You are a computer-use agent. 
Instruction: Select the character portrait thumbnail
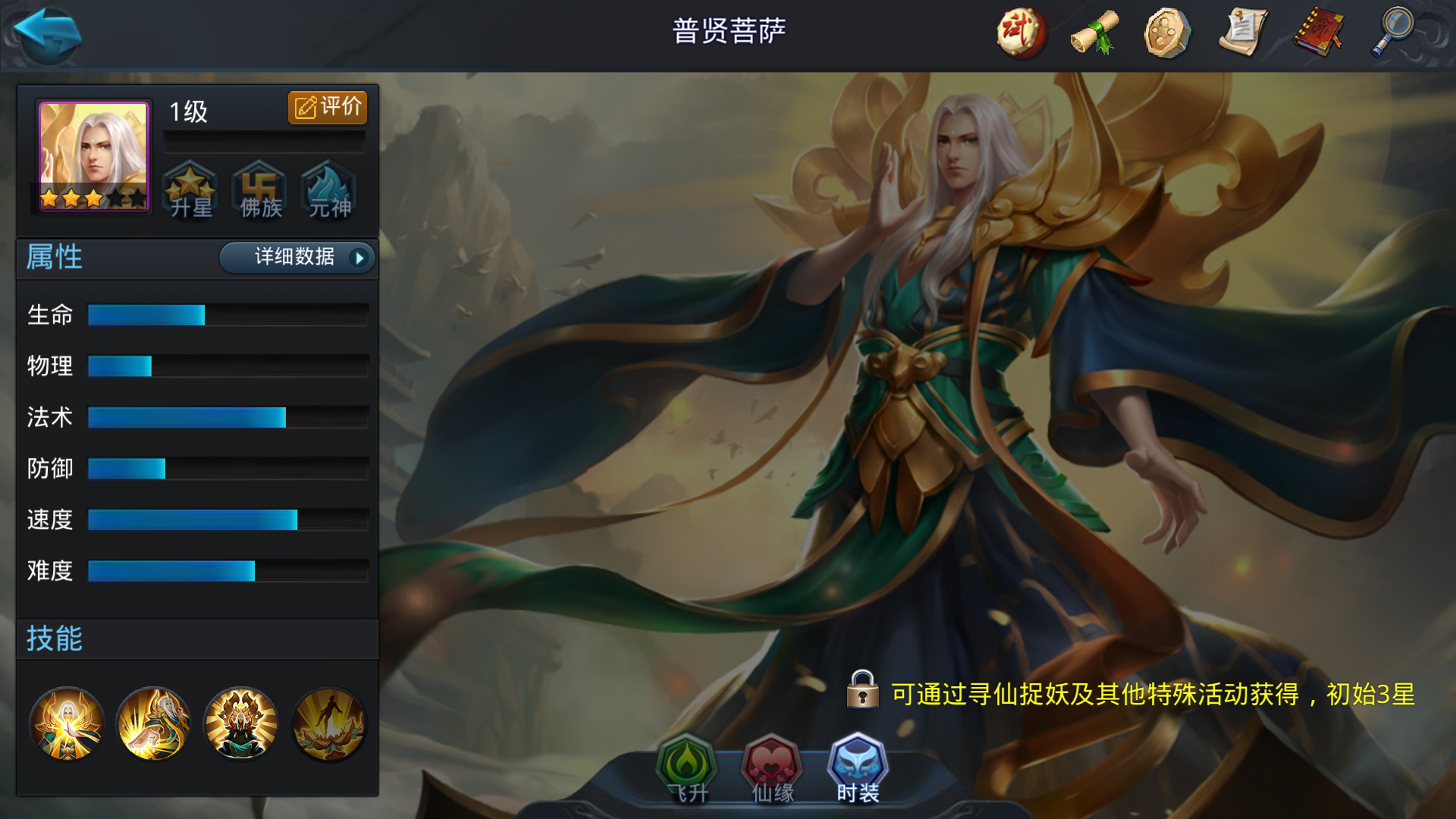tap(92, 155)
